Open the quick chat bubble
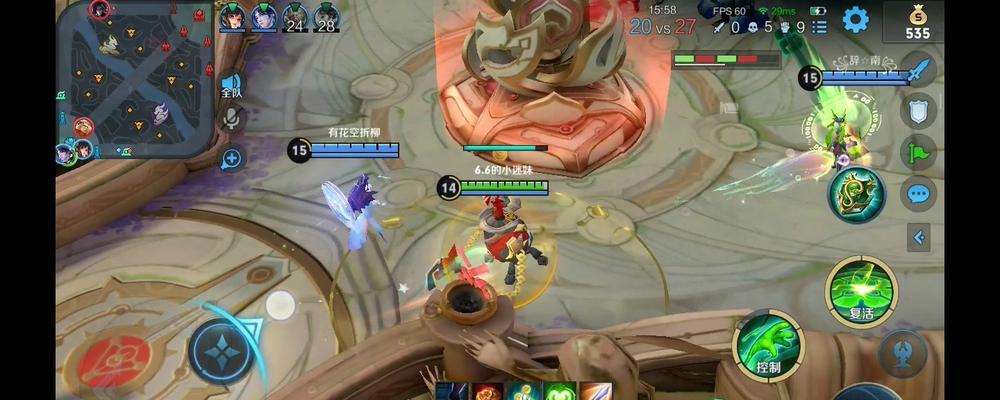Screen dimensions: 1000x400 pos(918,194)
